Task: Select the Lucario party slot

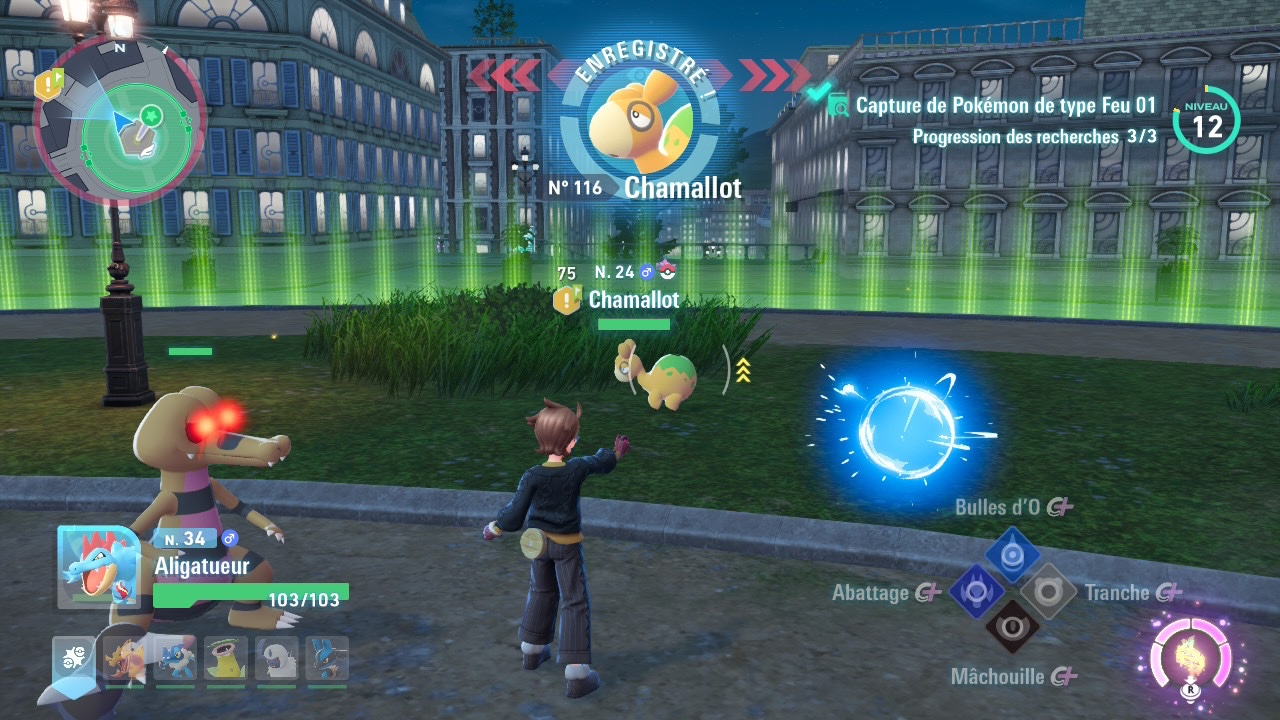Action: (327, 660)
